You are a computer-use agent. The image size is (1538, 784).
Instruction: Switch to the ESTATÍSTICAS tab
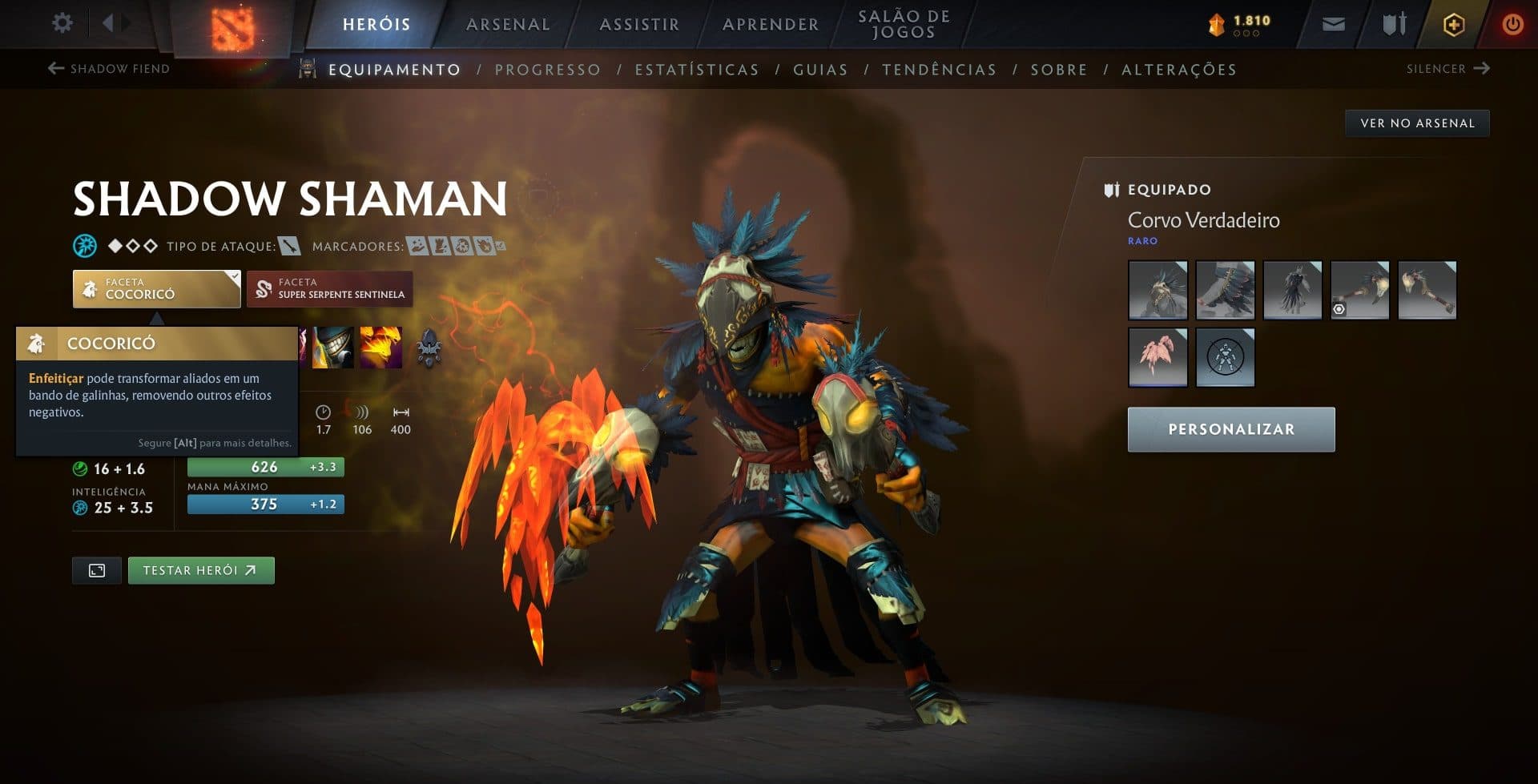pos(696,70)
